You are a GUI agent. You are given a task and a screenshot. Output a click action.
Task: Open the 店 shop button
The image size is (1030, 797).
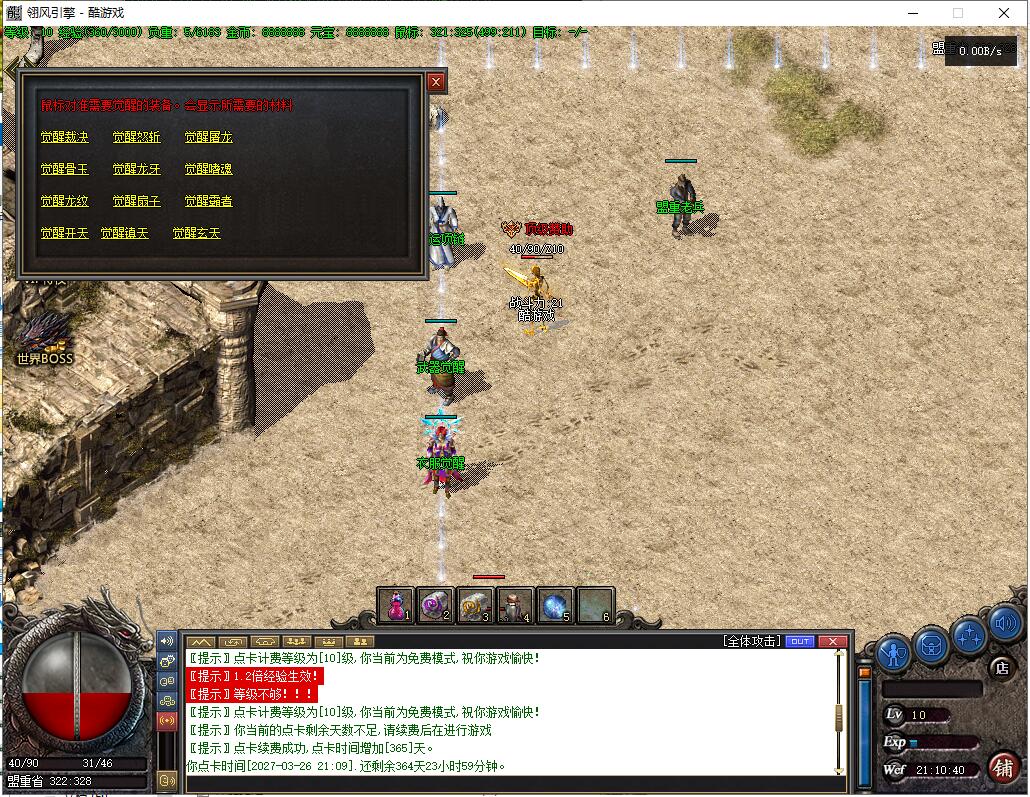(1001, 667)
